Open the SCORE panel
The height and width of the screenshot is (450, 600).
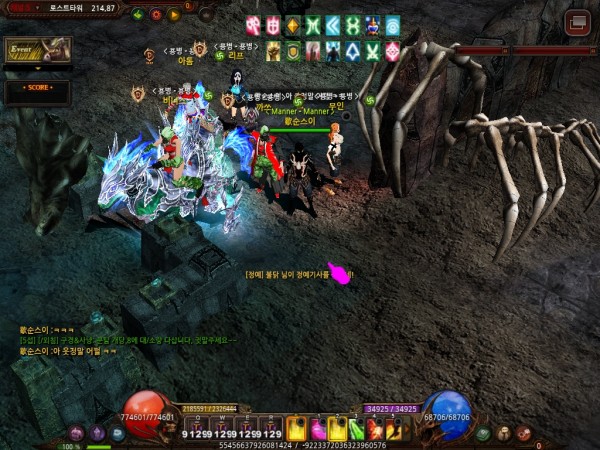tap(36, 88)
